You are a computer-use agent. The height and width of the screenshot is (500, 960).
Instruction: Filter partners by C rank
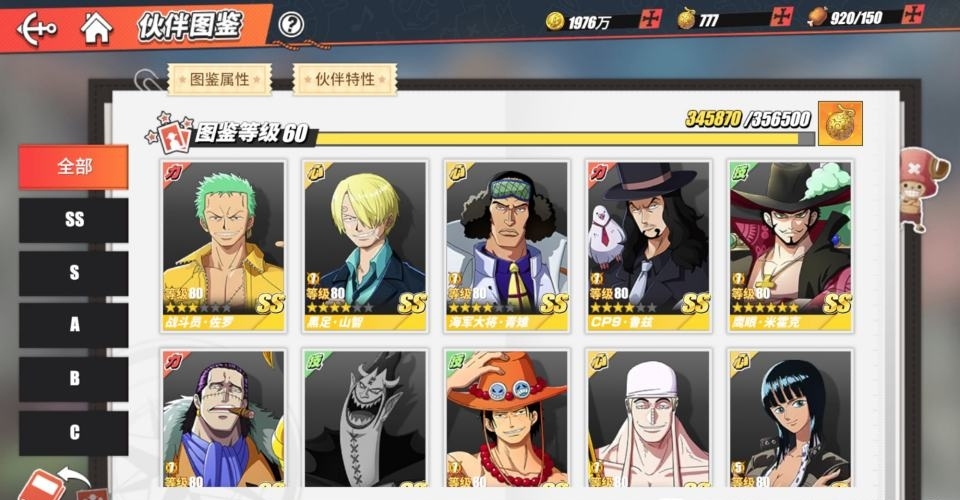[x=74, y=432]
